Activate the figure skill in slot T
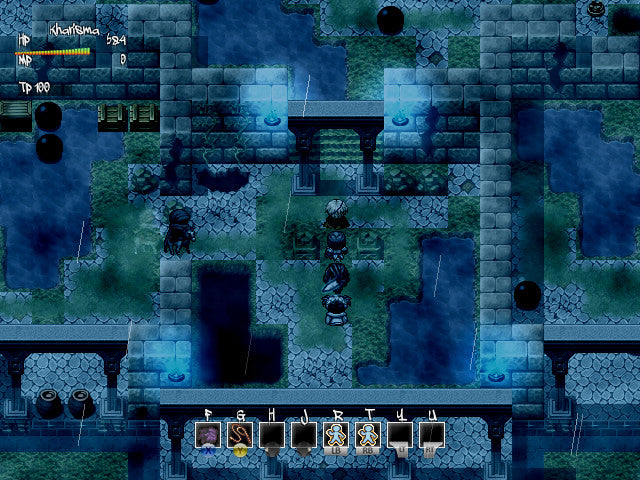 coord(368,435)
